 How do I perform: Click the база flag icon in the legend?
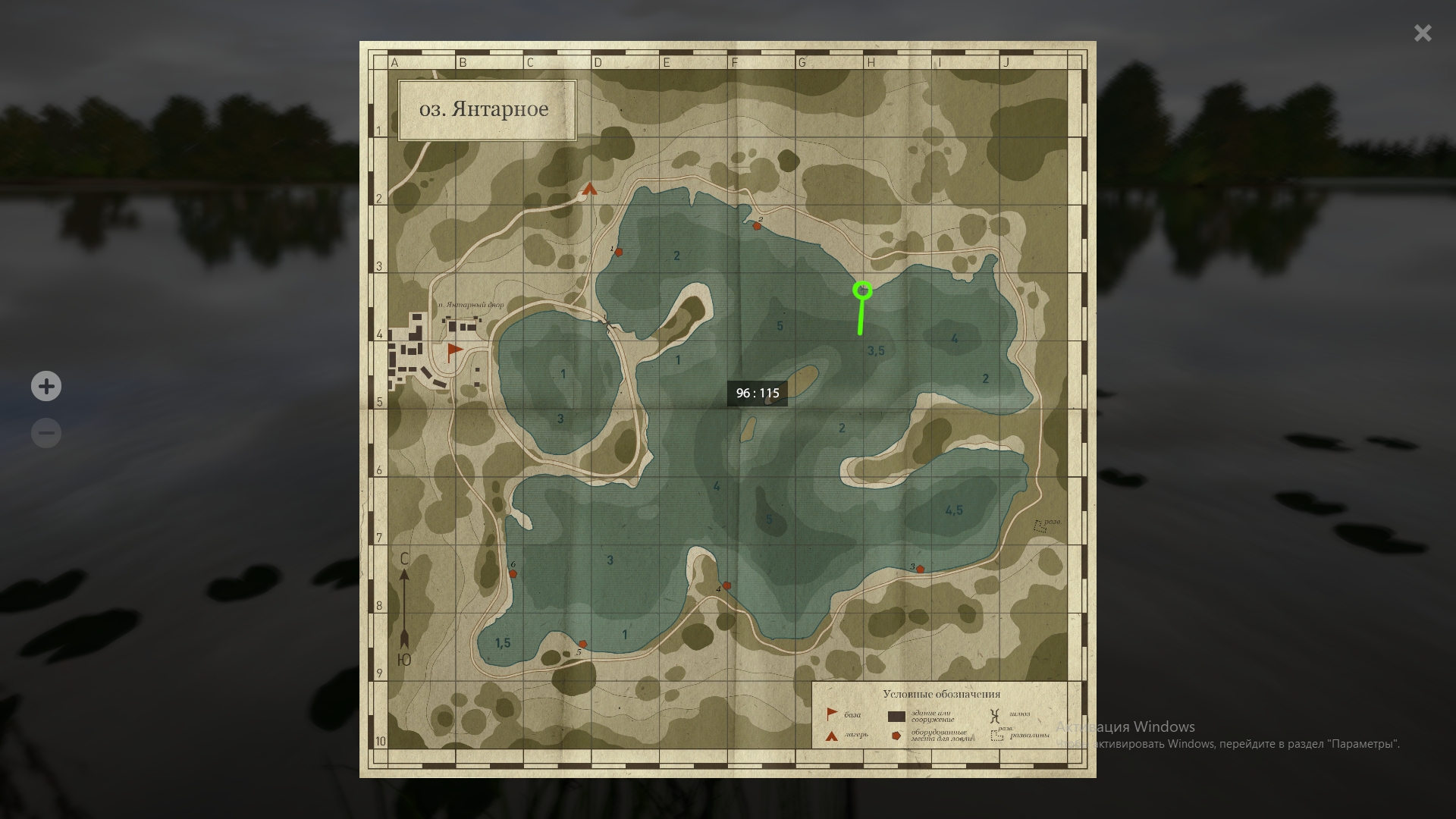[x=830, y=714]
